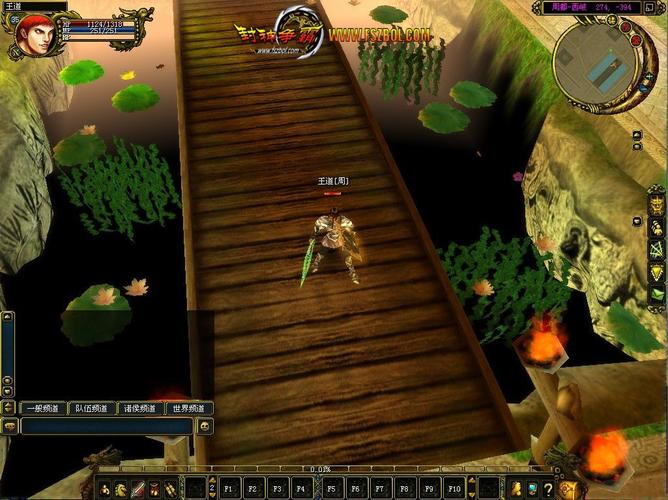Open help with the question mark icon
This screenshot has height=500, width=668.
(x=549, y=488)
